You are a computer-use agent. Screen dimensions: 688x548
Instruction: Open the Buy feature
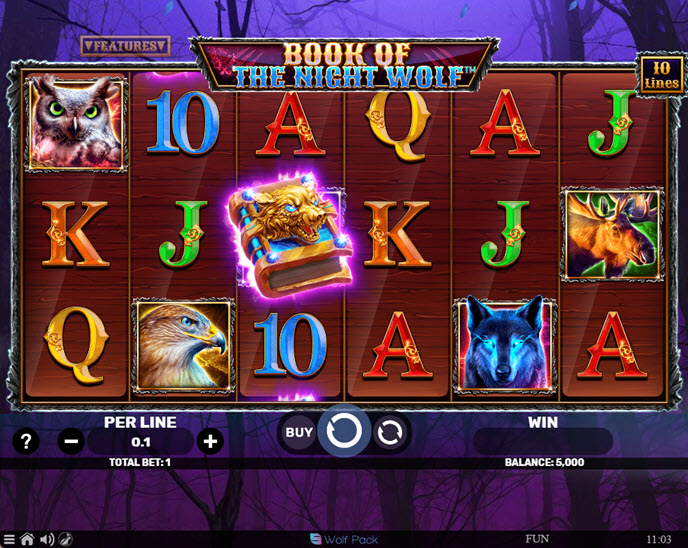pyautogui.click(x=299, y=433)
